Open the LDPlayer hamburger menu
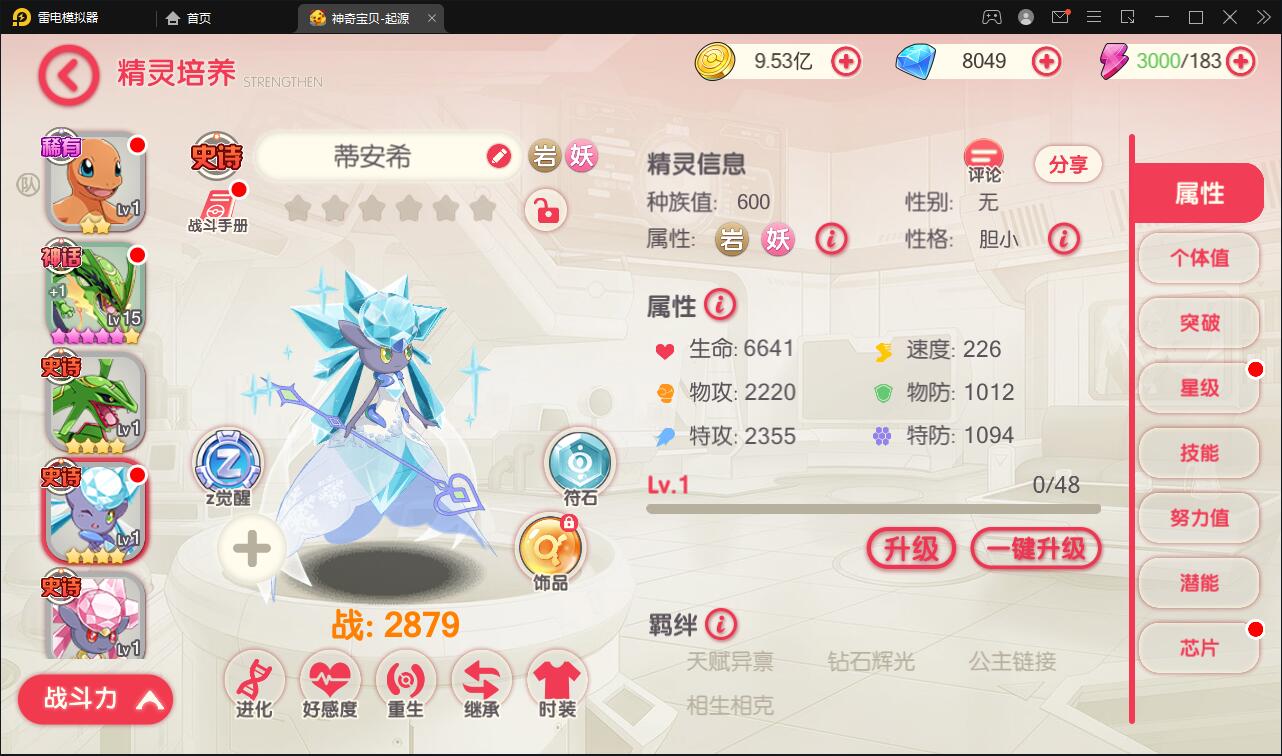 tap(1094, 18)
